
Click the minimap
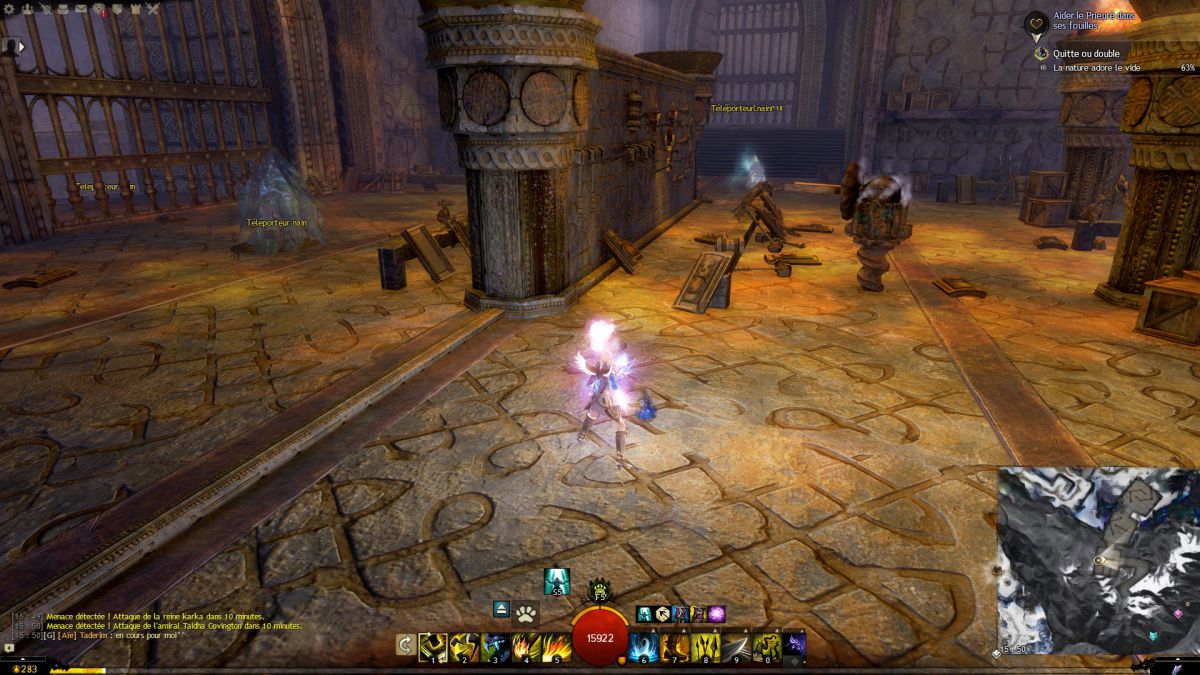click(1097, 561)
